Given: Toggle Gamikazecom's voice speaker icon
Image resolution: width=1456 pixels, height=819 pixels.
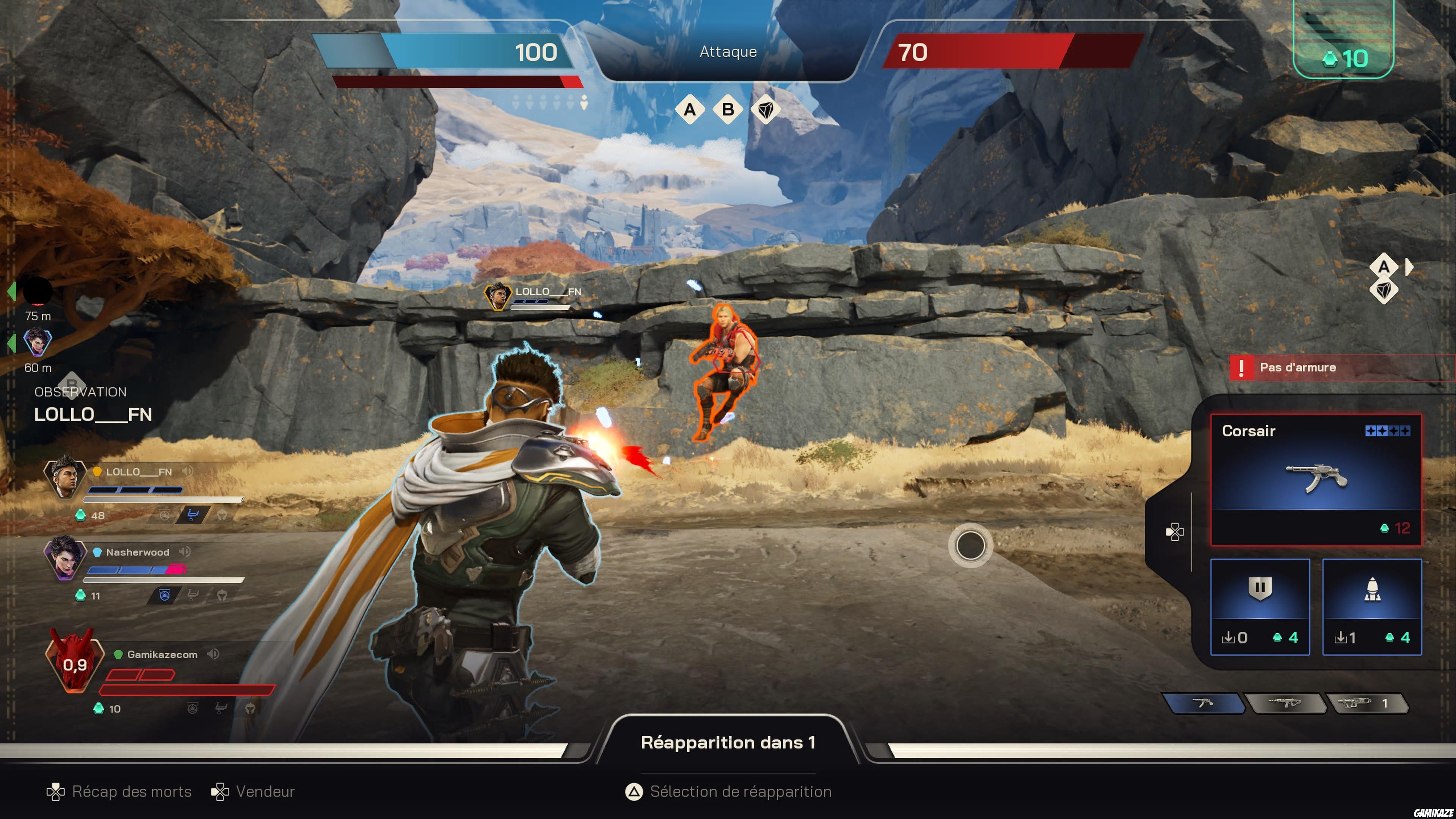Looking at the screenshot, I should [213, 654].
